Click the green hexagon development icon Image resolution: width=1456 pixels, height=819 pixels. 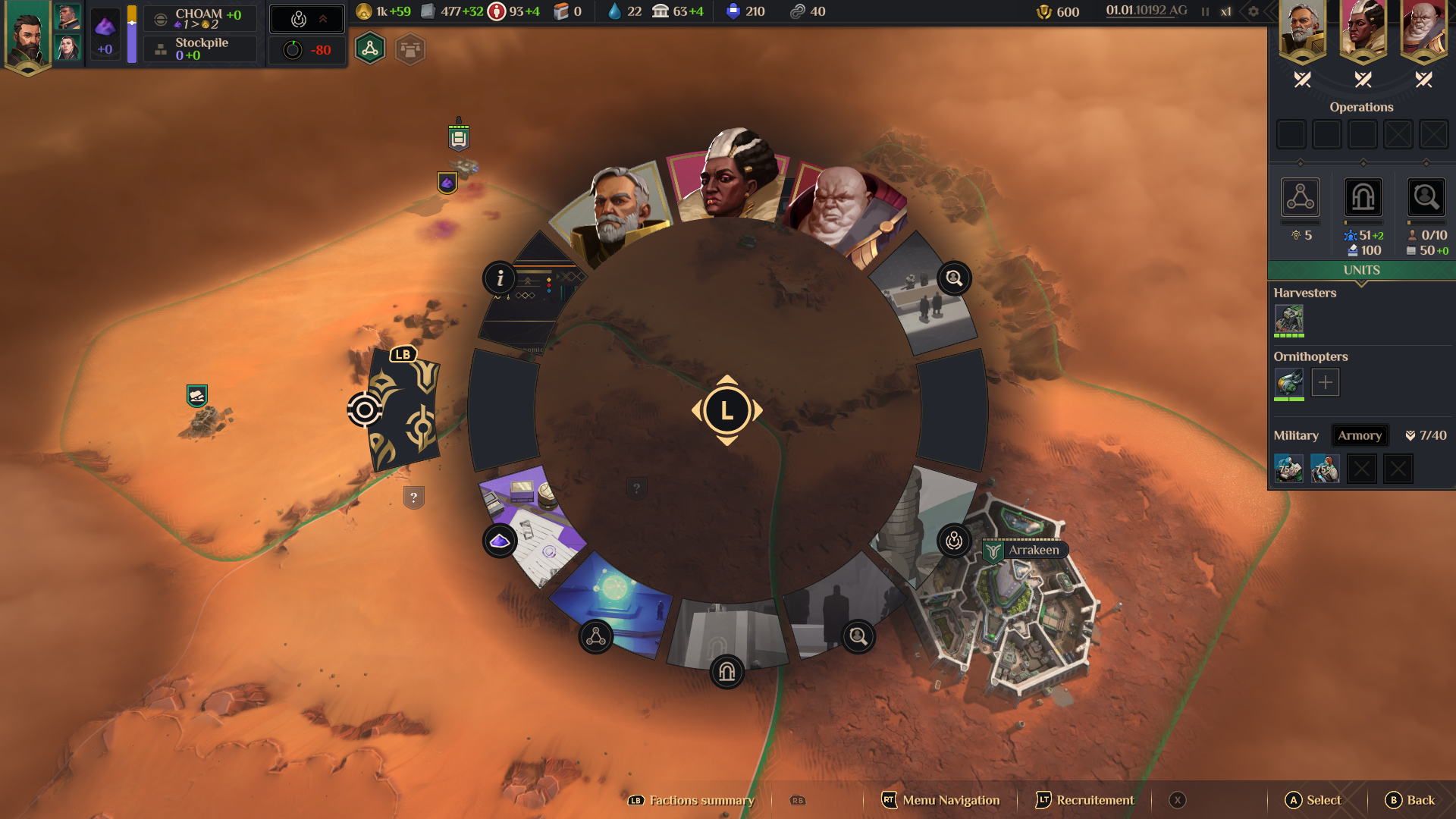coord(370,49)
